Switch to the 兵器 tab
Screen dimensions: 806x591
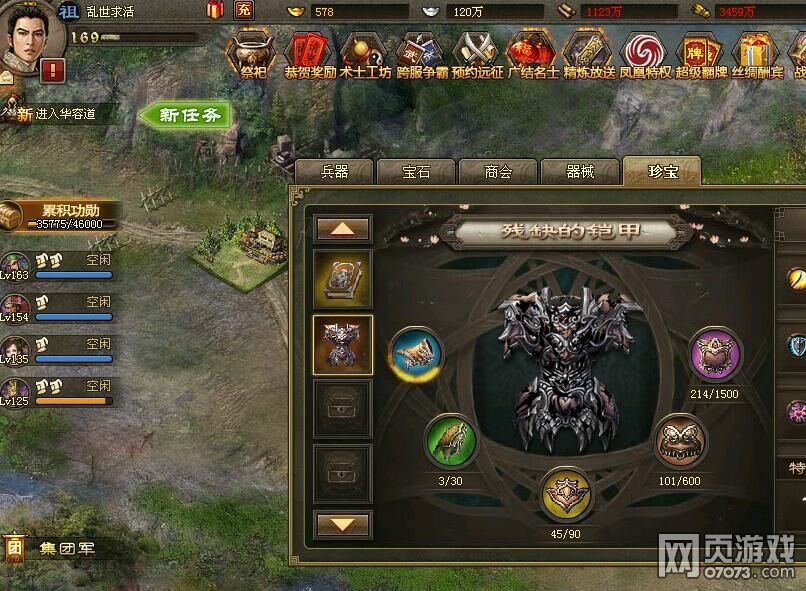[x=334, y=172]
